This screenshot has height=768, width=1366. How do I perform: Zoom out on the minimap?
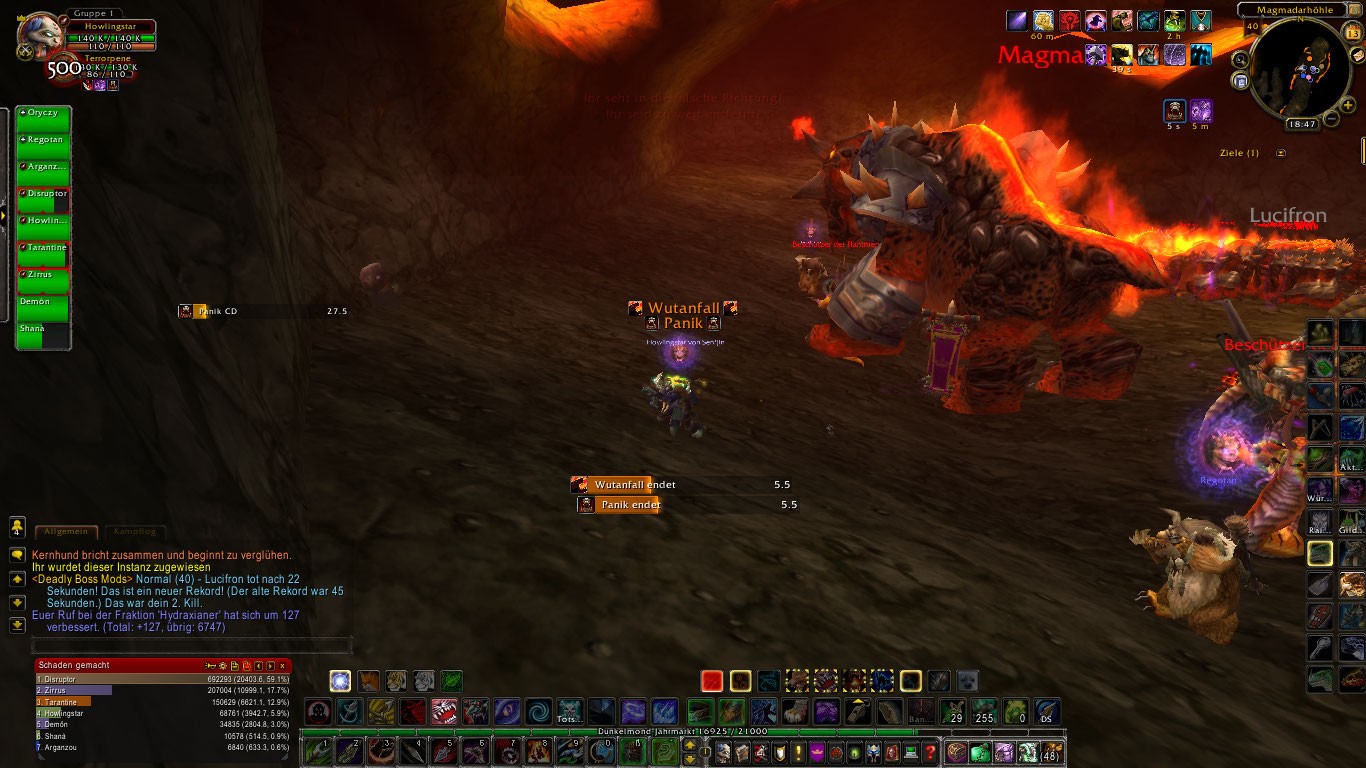[x=1332, y=119]
